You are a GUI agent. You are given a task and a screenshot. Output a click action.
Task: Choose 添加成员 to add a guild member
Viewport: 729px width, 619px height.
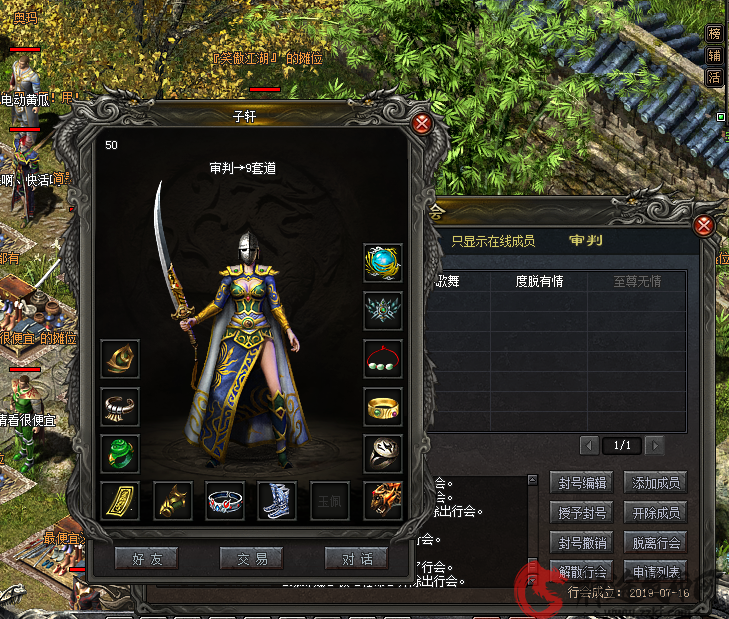pyautogui.click(x=656, y=483)
